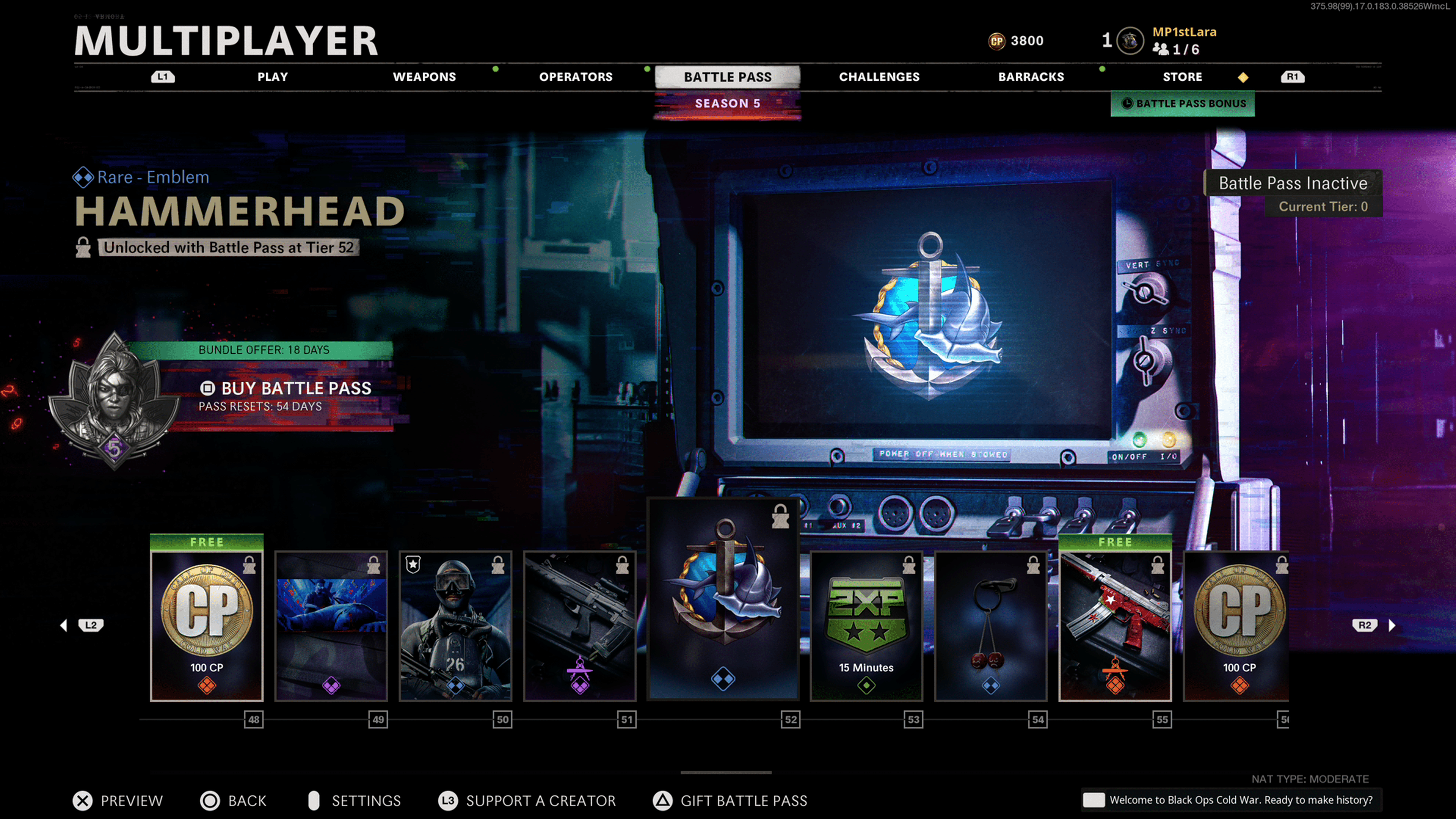Viewport: 1456px width, 819px height.
Task: Show the next tiers with the right arrow
Action: [1392, 625]
